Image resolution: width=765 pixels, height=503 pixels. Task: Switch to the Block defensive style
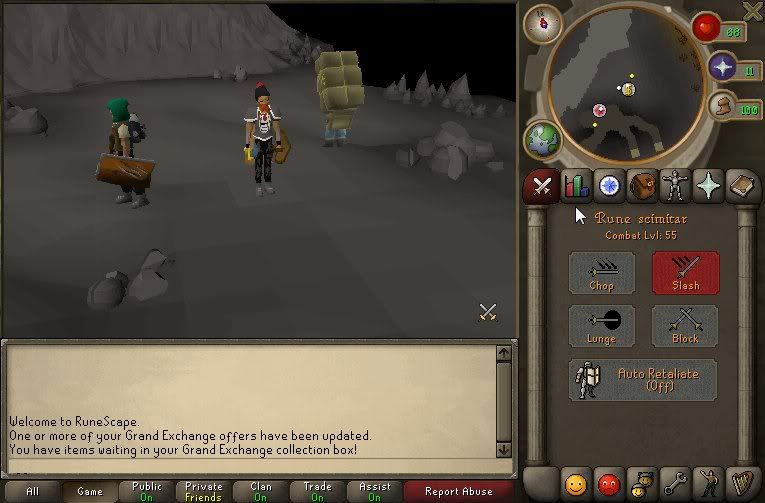pos(685,326)
